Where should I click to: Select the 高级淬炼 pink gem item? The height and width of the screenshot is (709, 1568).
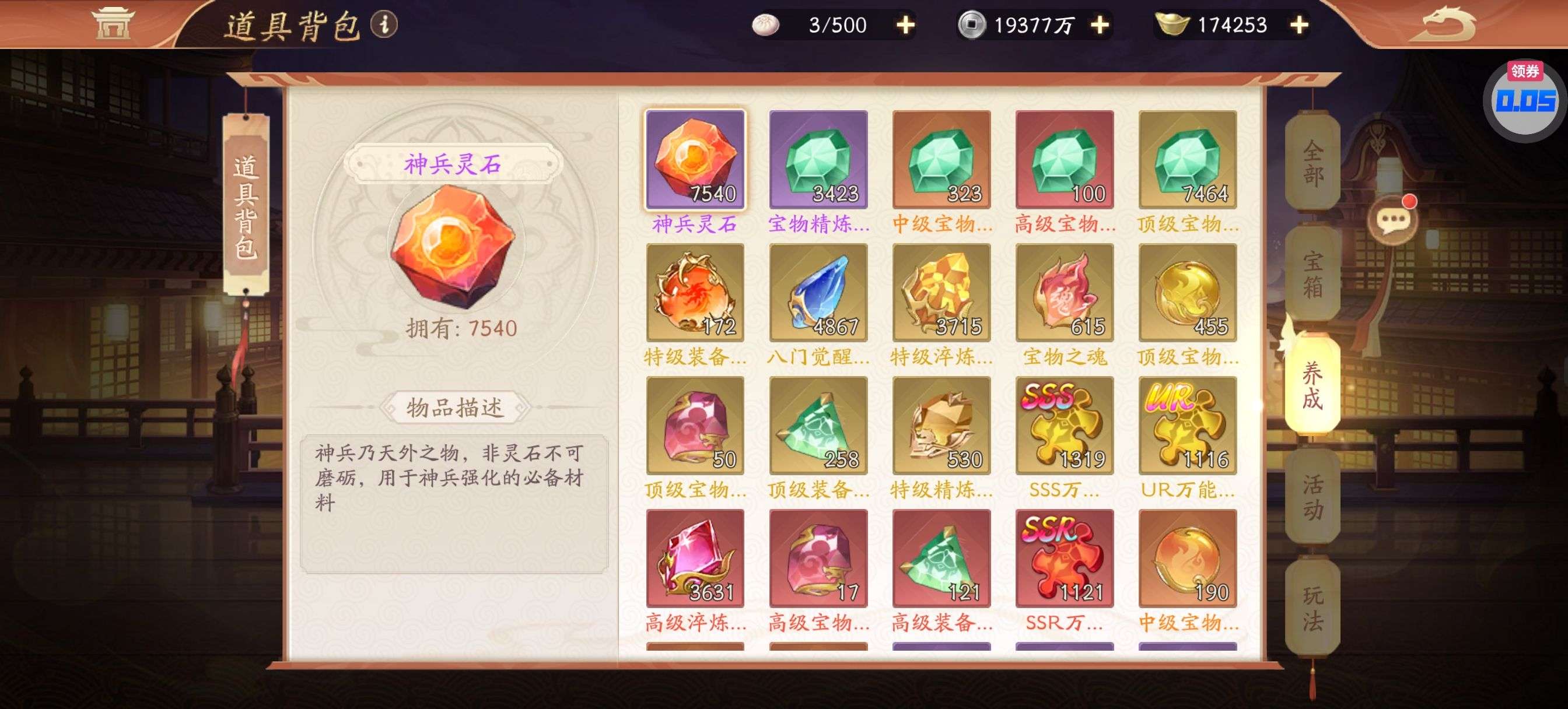coord(695,558)
